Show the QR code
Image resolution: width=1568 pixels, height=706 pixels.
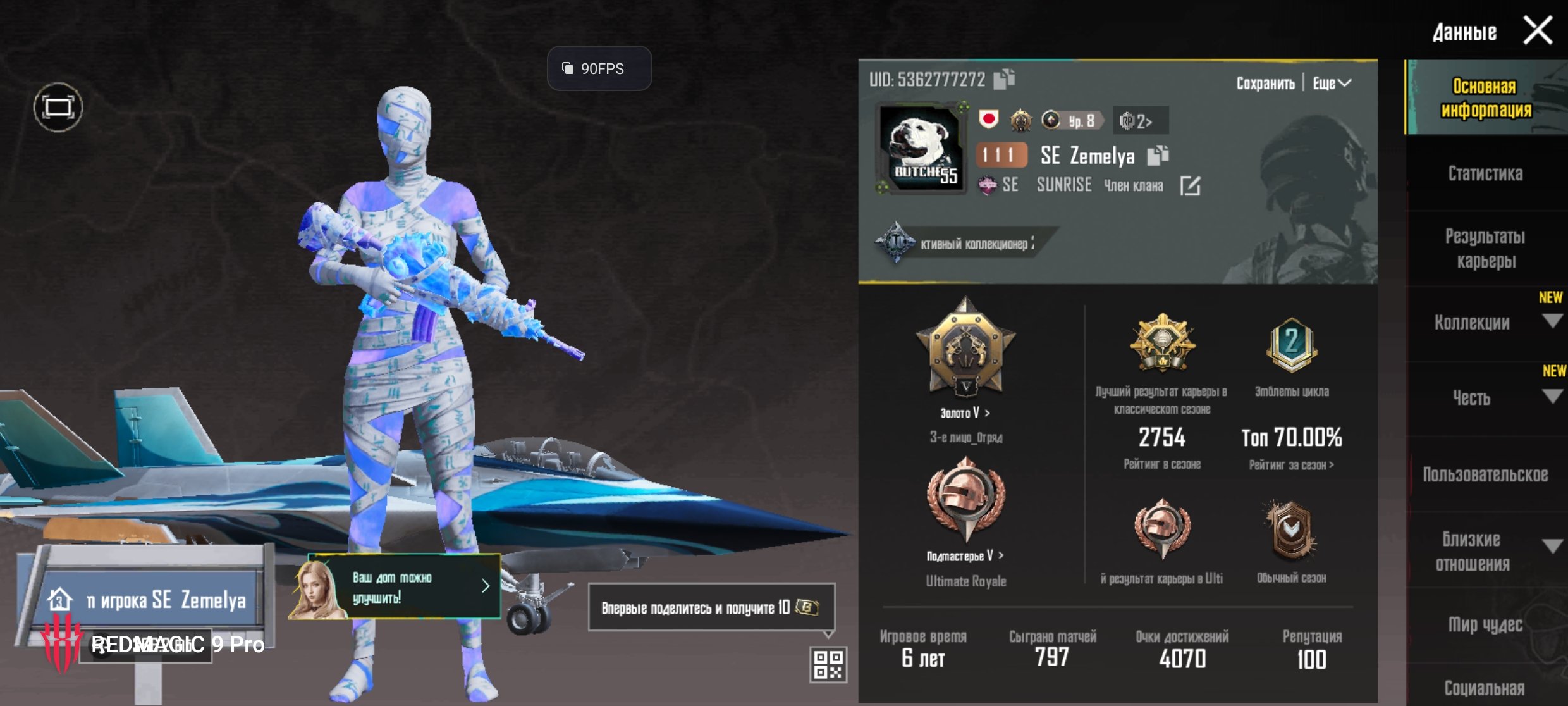[828, 664]
